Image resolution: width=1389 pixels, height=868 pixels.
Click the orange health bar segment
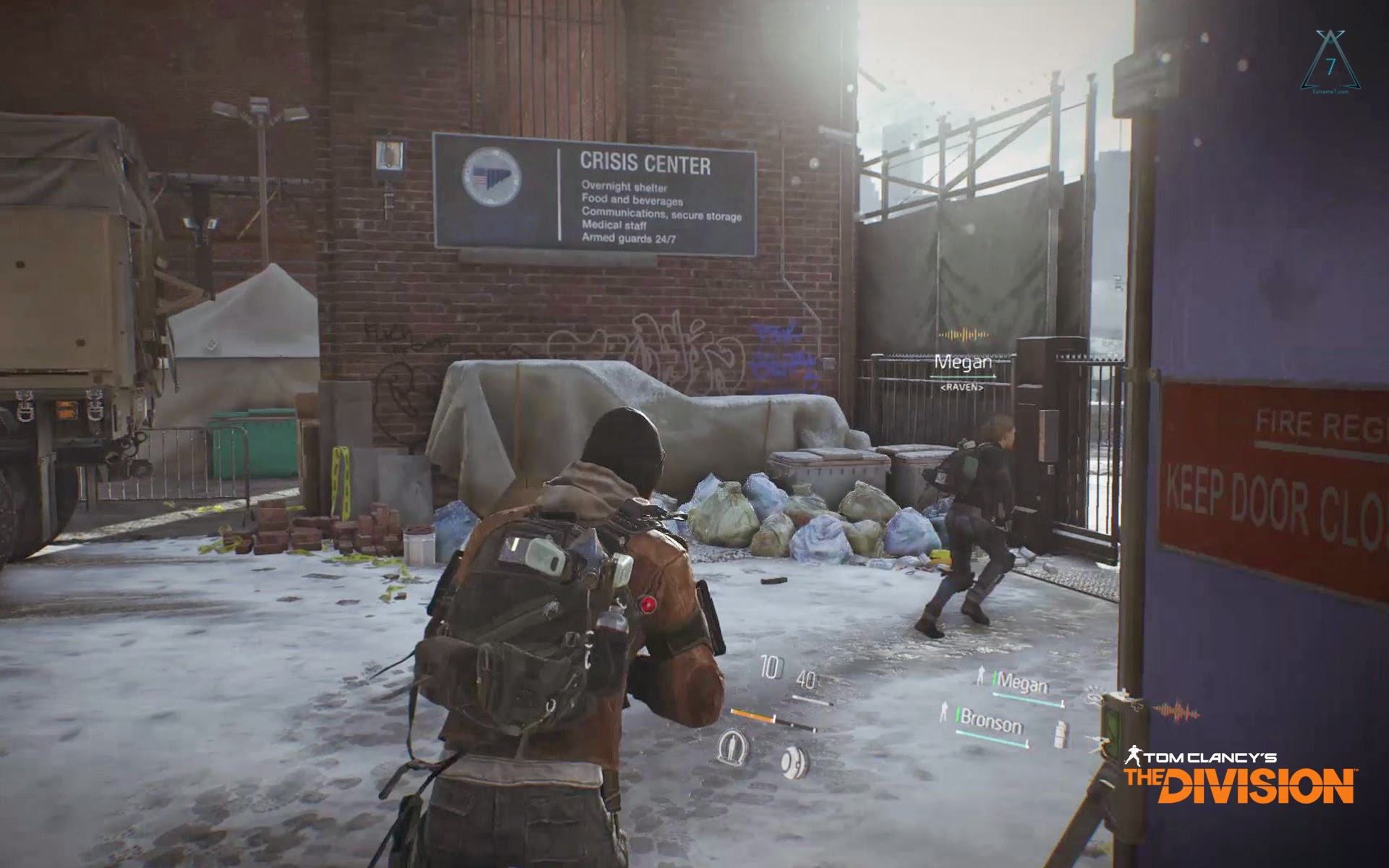click(752, 714)
